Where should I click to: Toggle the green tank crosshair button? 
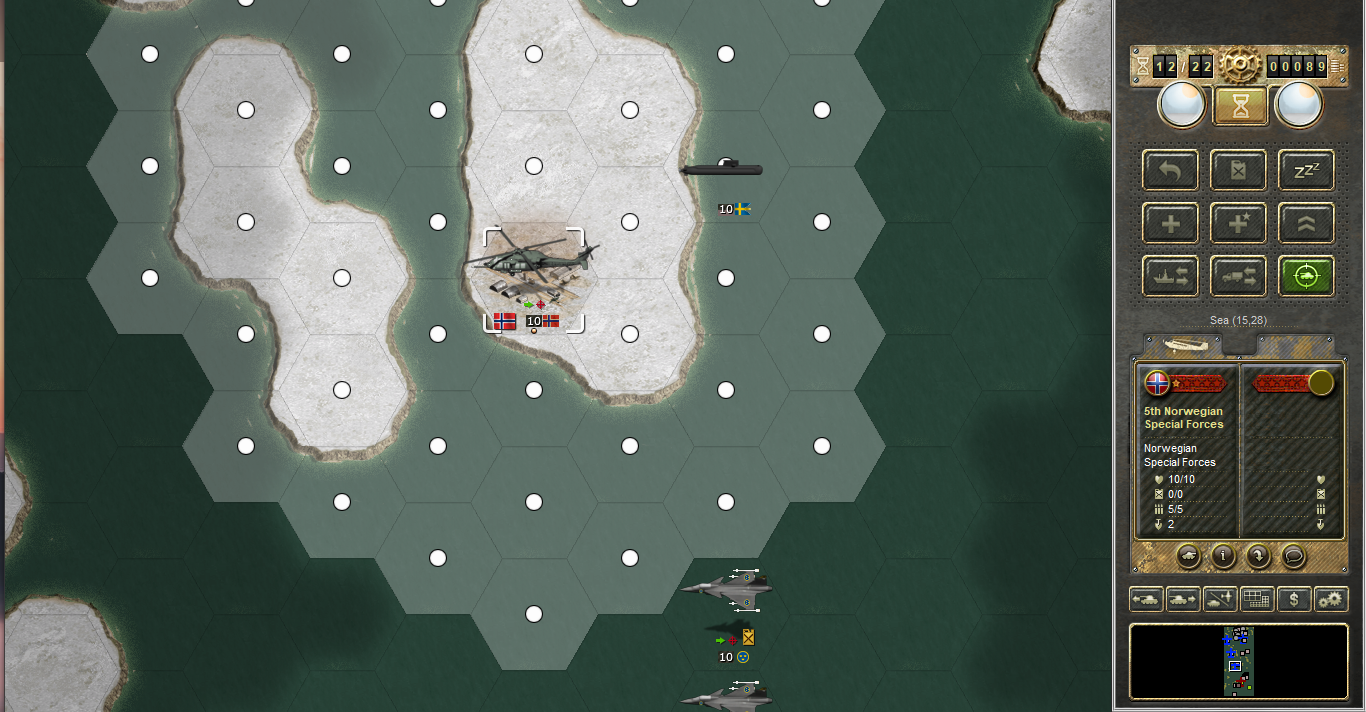pyautogui.click(x=1306, y=276)
